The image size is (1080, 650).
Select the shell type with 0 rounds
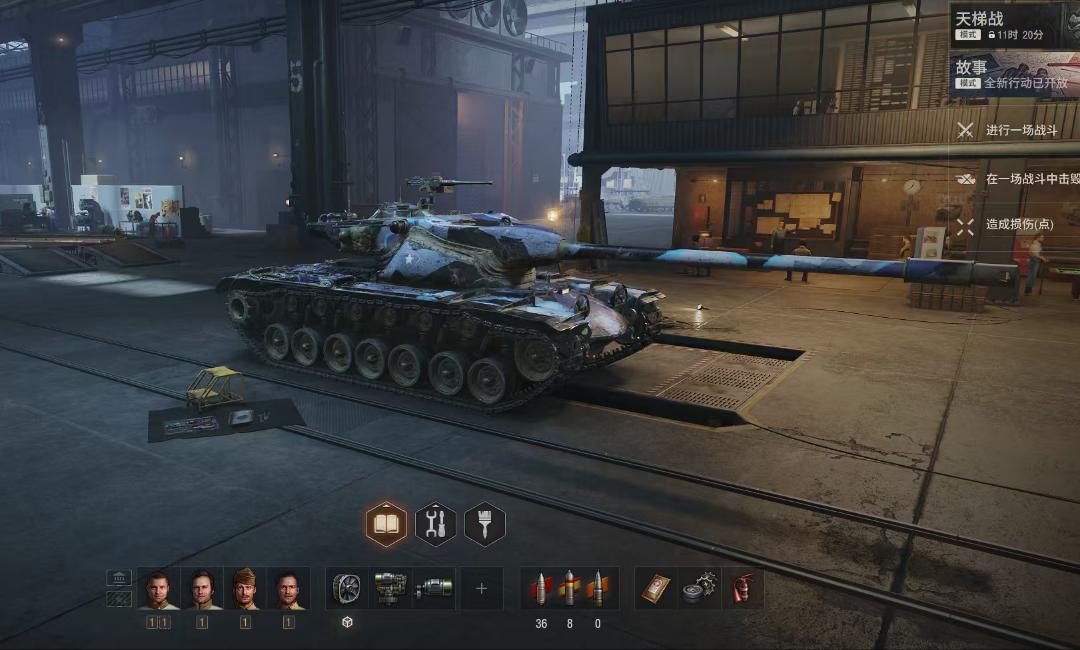click(x=598, y=589)
